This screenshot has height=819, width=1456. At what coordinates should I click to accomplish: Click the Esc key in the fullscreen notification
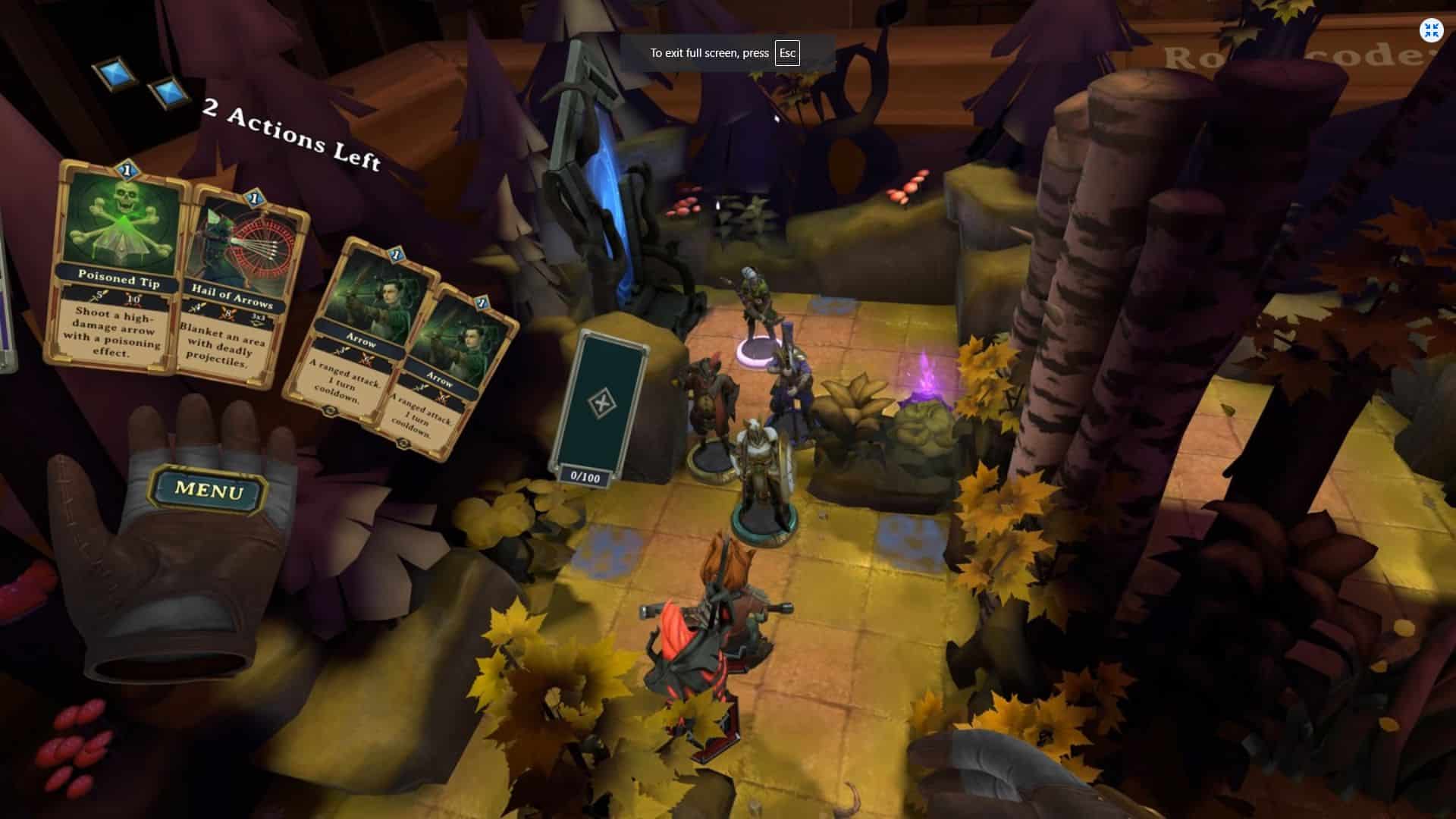click(x=786, y=53)
